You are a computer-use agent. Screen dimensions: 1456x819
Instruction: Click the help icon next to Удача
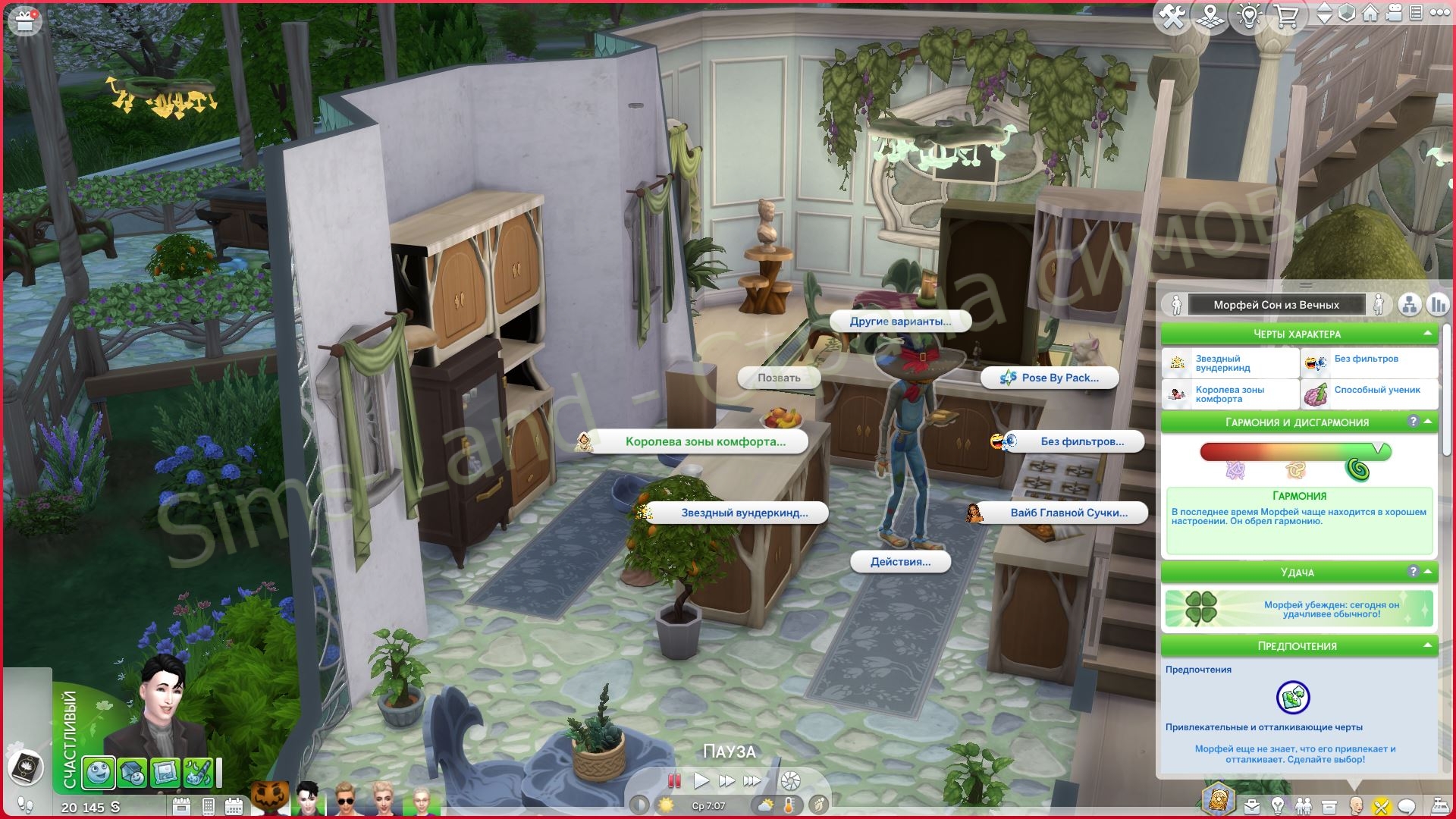coord(1413,572)
